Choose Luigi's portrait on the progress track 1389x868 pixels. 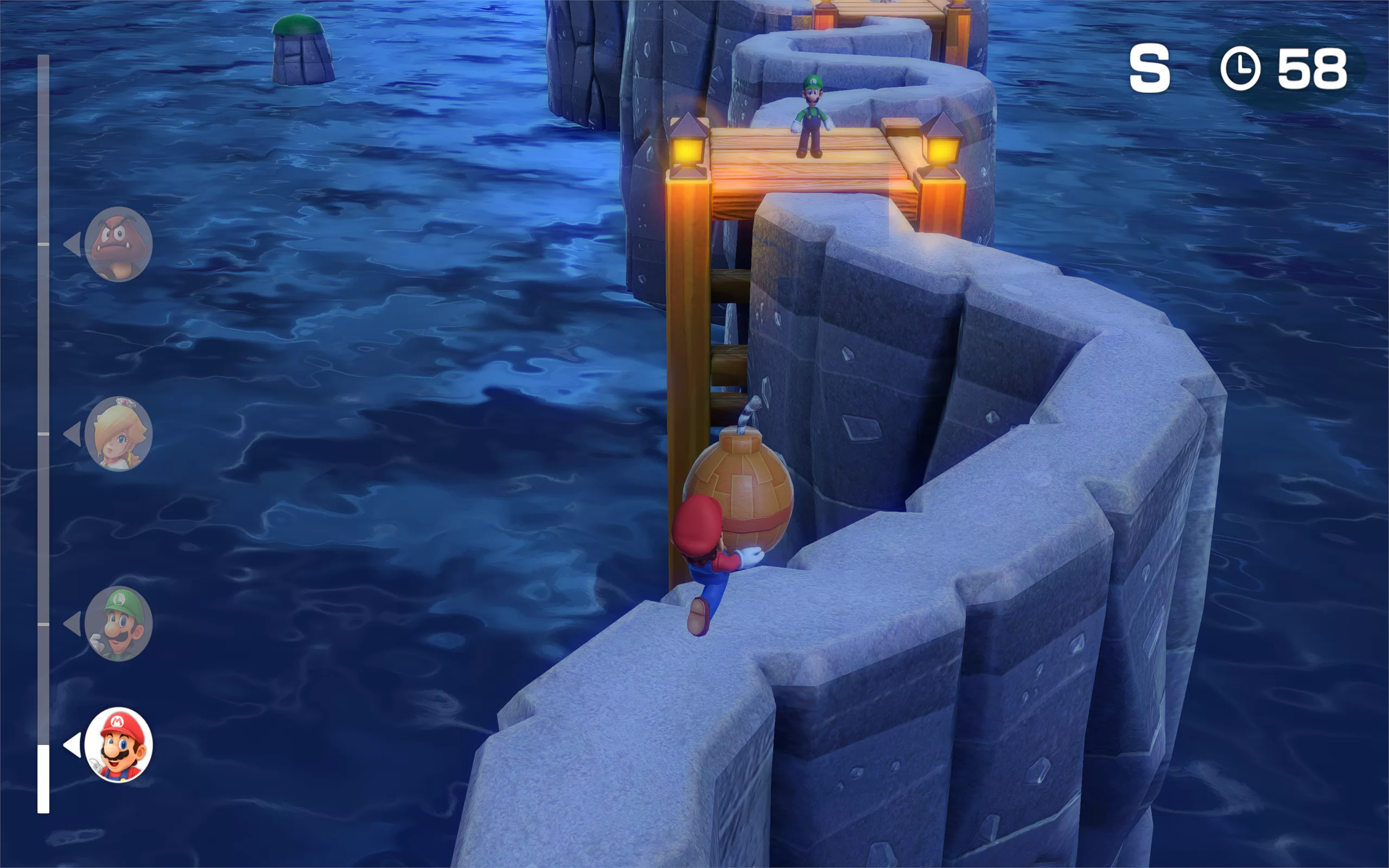pyautogui.click(x=118, y=624)
